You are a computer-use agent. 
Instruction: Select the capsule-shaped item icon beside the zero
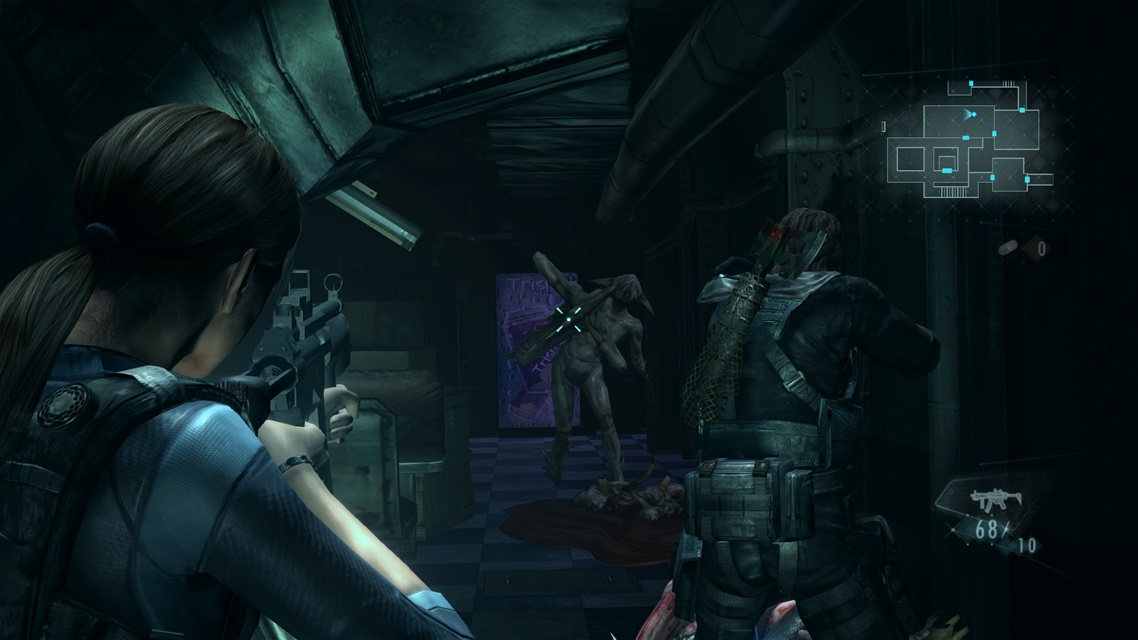(x=1012, y=248)
